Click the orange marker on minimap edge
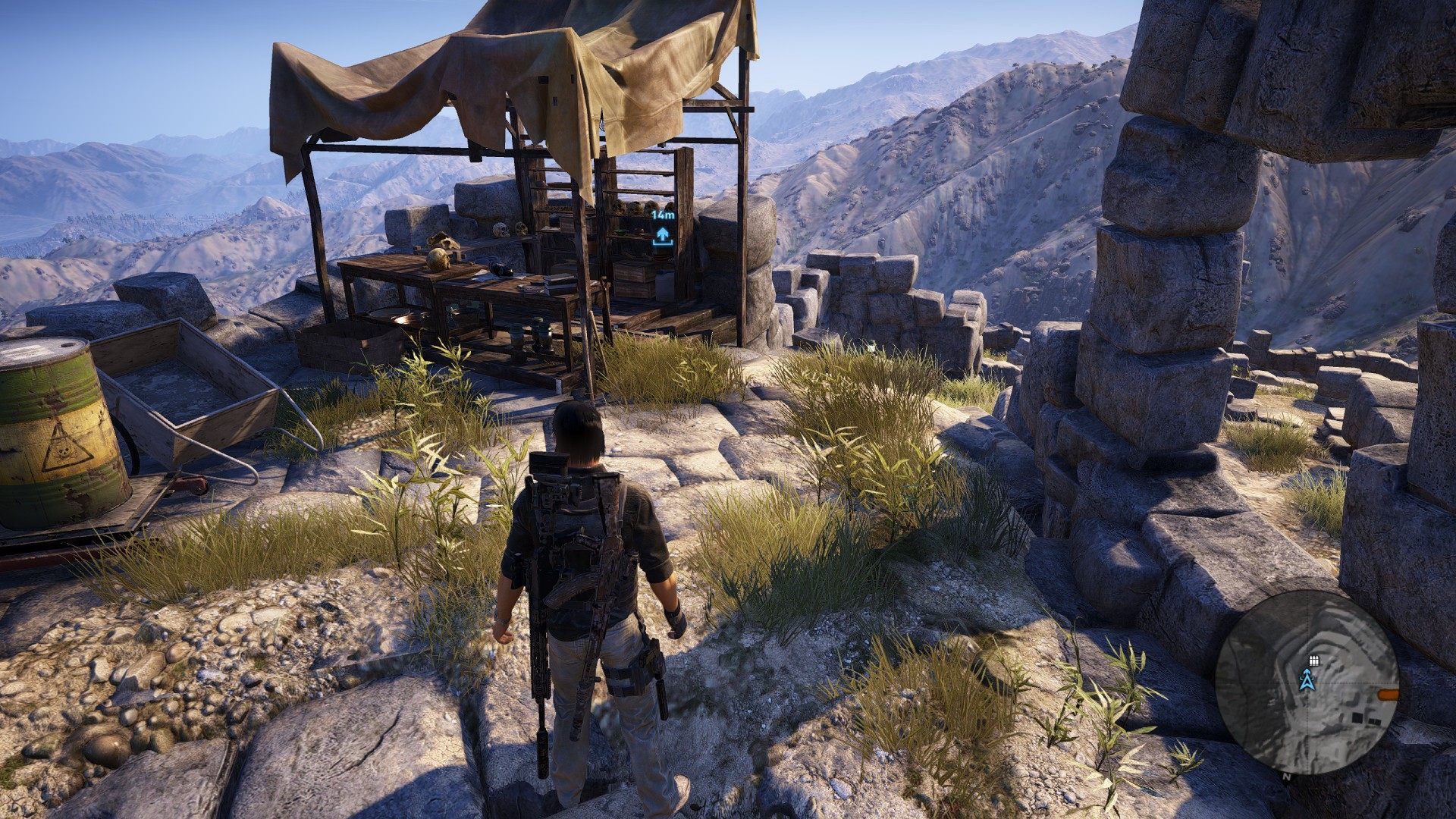This screenshot has width=1456, height=819. [x=1388, y=693]
